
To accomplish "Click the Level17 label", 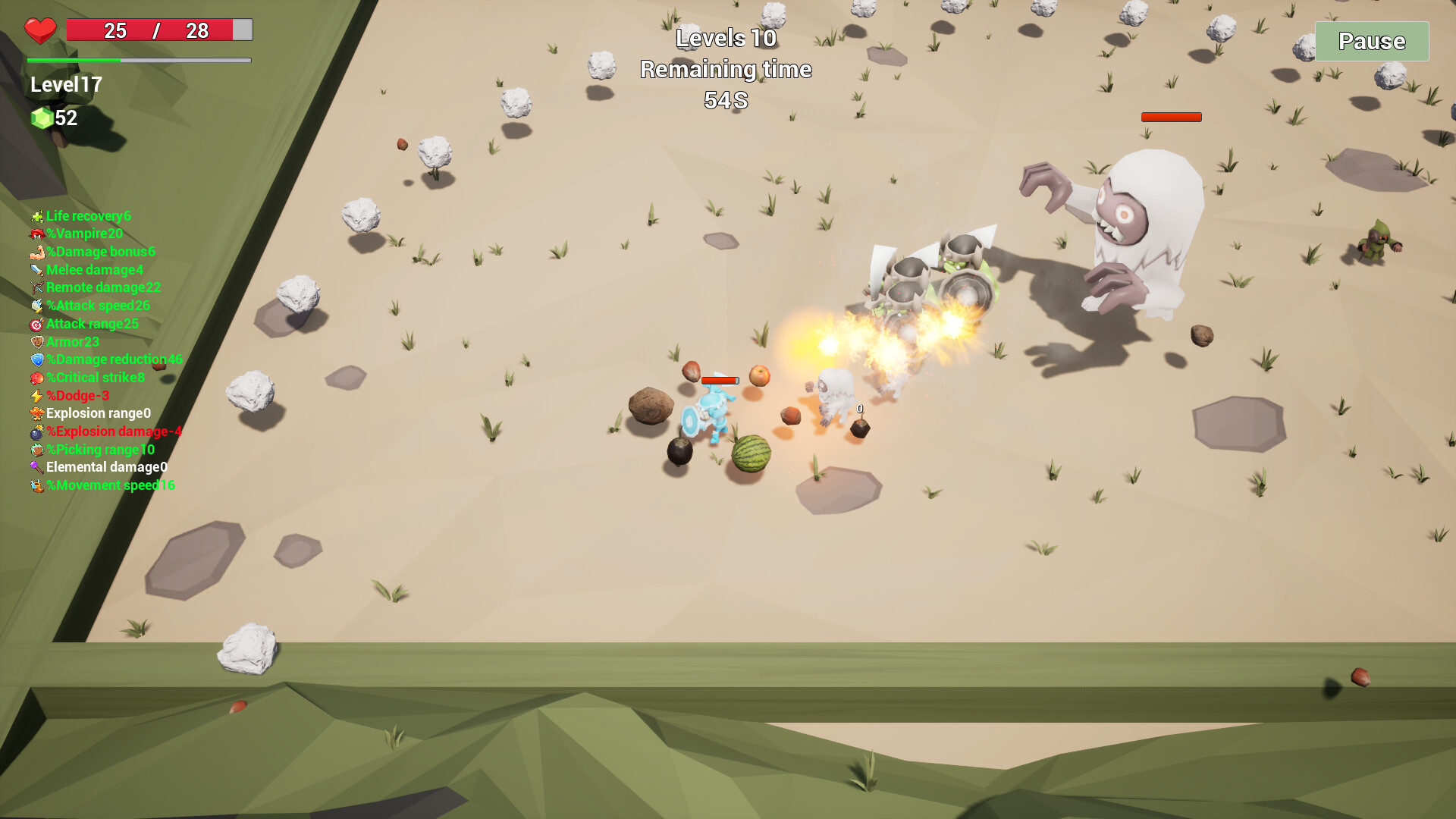I will click(x=67, y=85).
